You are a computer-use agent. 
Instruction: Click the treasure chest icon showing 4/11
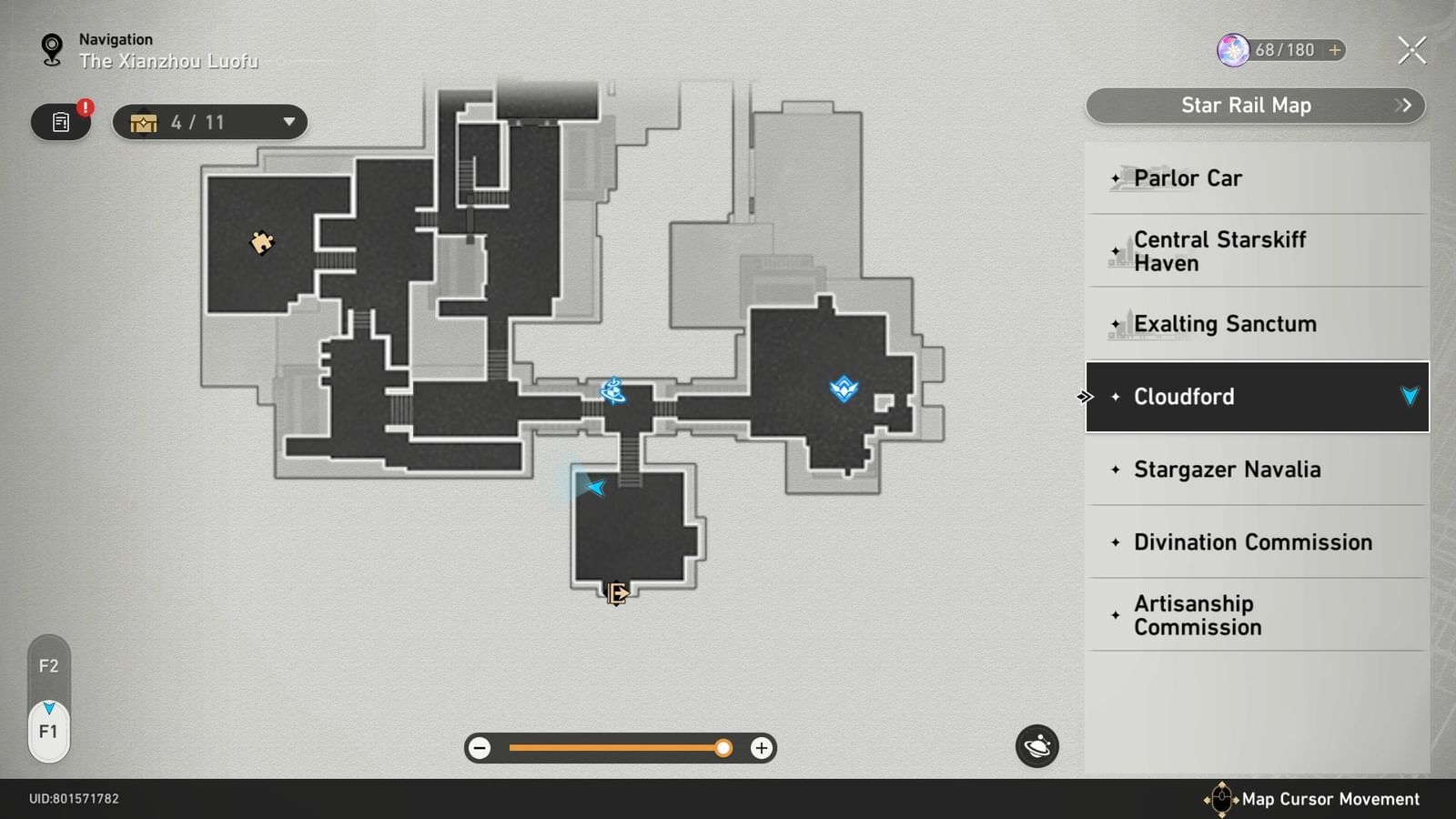(143, 121)
